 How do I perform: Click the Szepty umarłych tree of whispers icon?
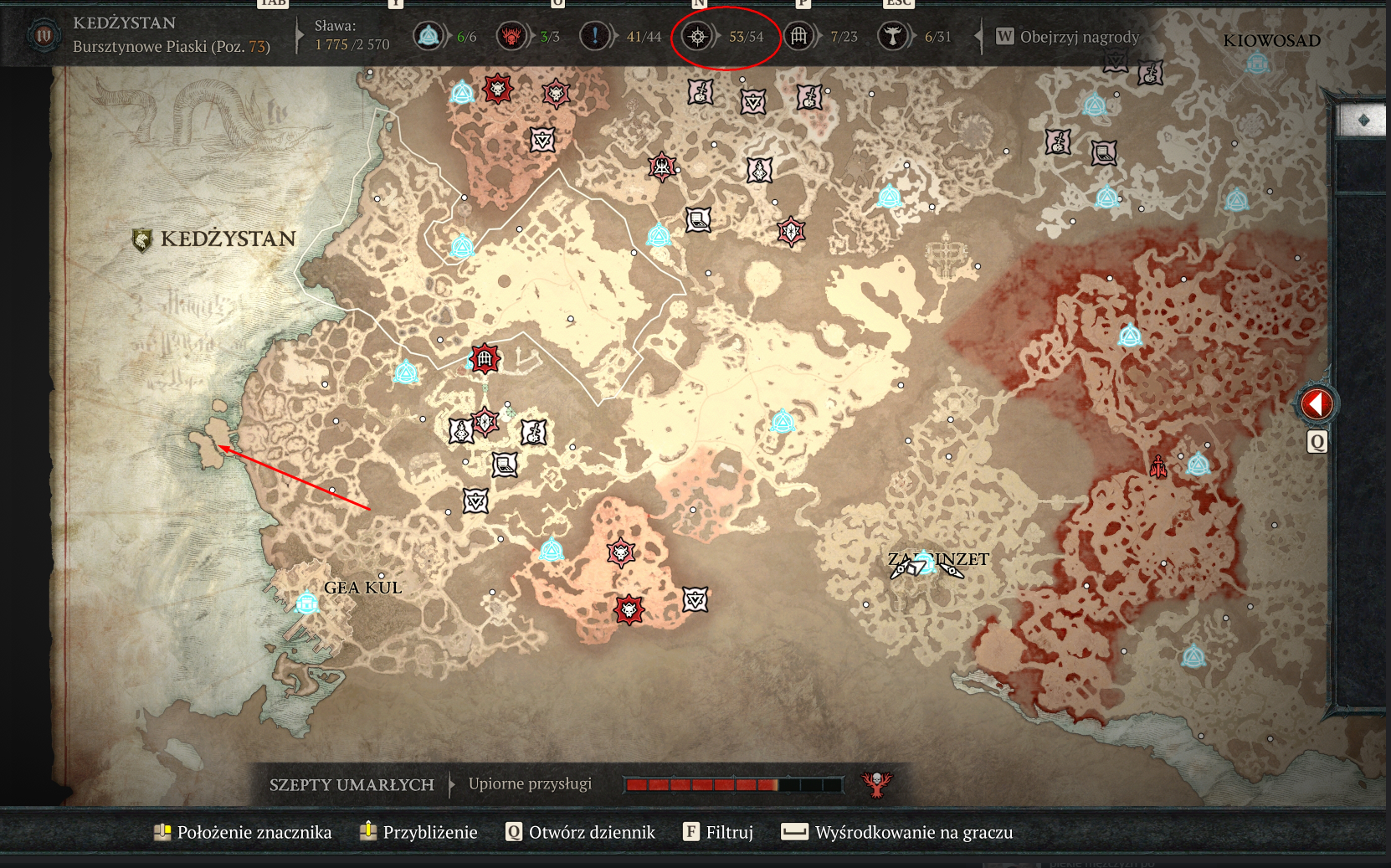(876, 784)
